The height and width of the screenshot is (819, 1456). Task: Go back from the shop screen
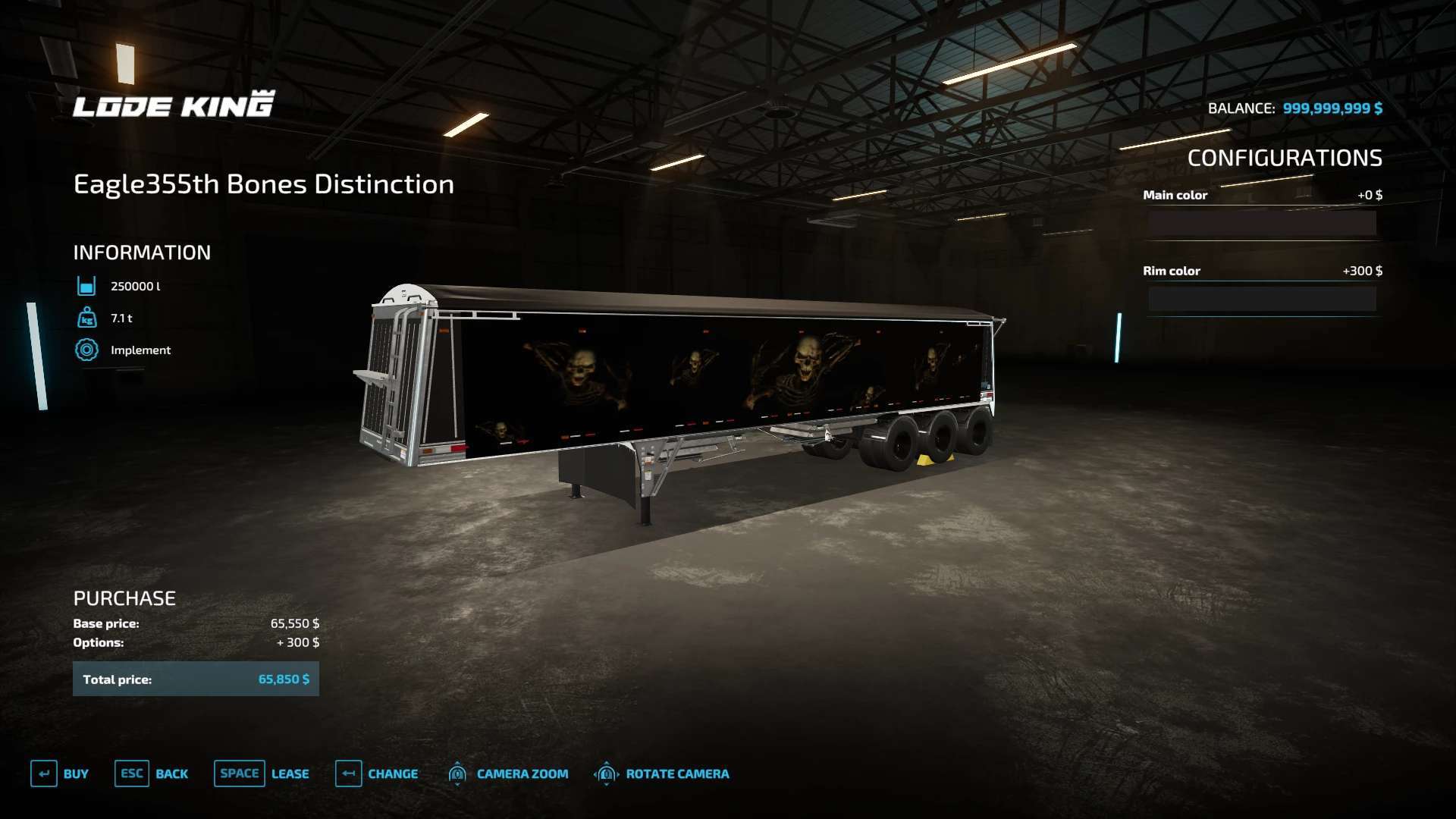[152, 773]
